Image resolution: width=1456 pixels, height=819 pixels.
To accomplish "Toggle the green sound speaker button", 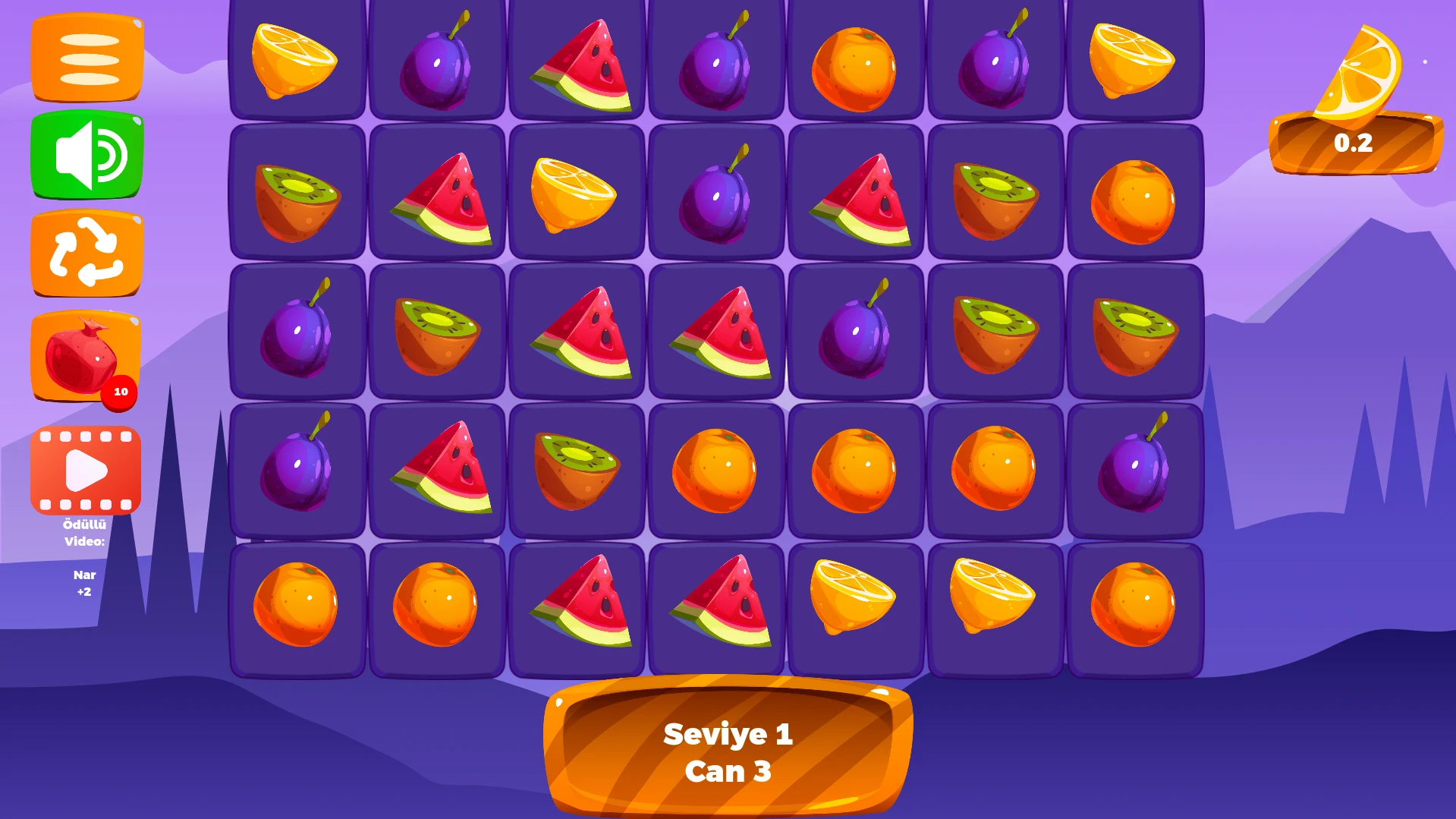I will coord(87,155).
